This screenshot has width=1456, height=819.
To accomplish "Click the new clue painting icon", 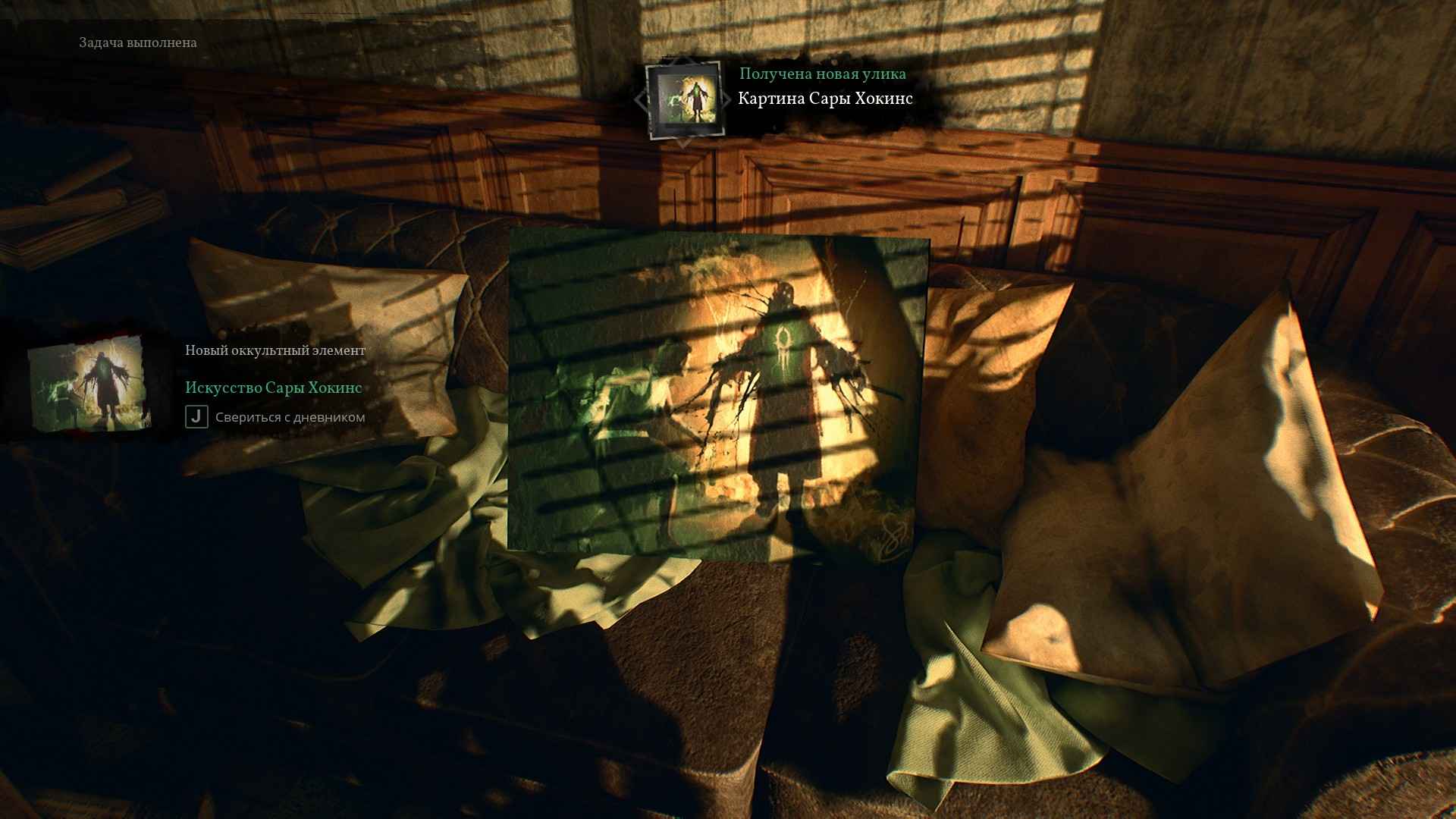I will tap(683, 99).
